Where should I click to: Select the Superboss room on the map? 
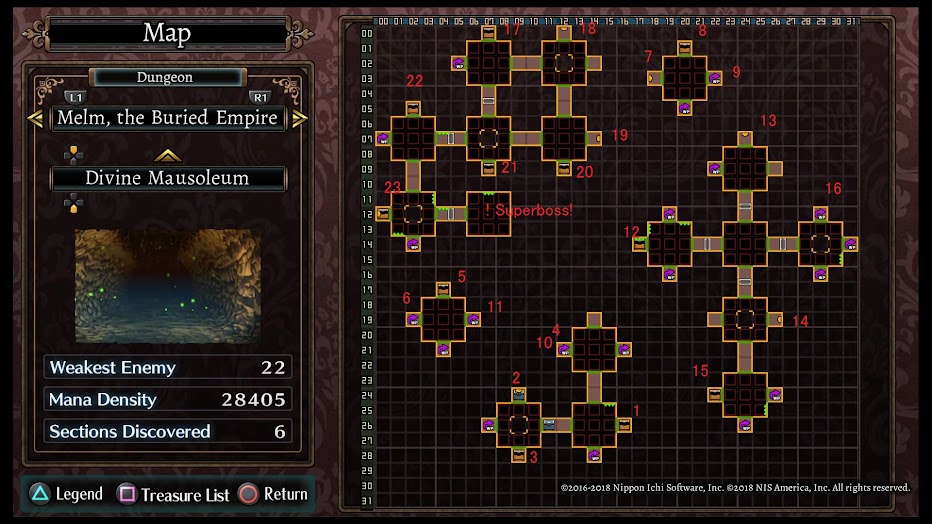(488, 213)
